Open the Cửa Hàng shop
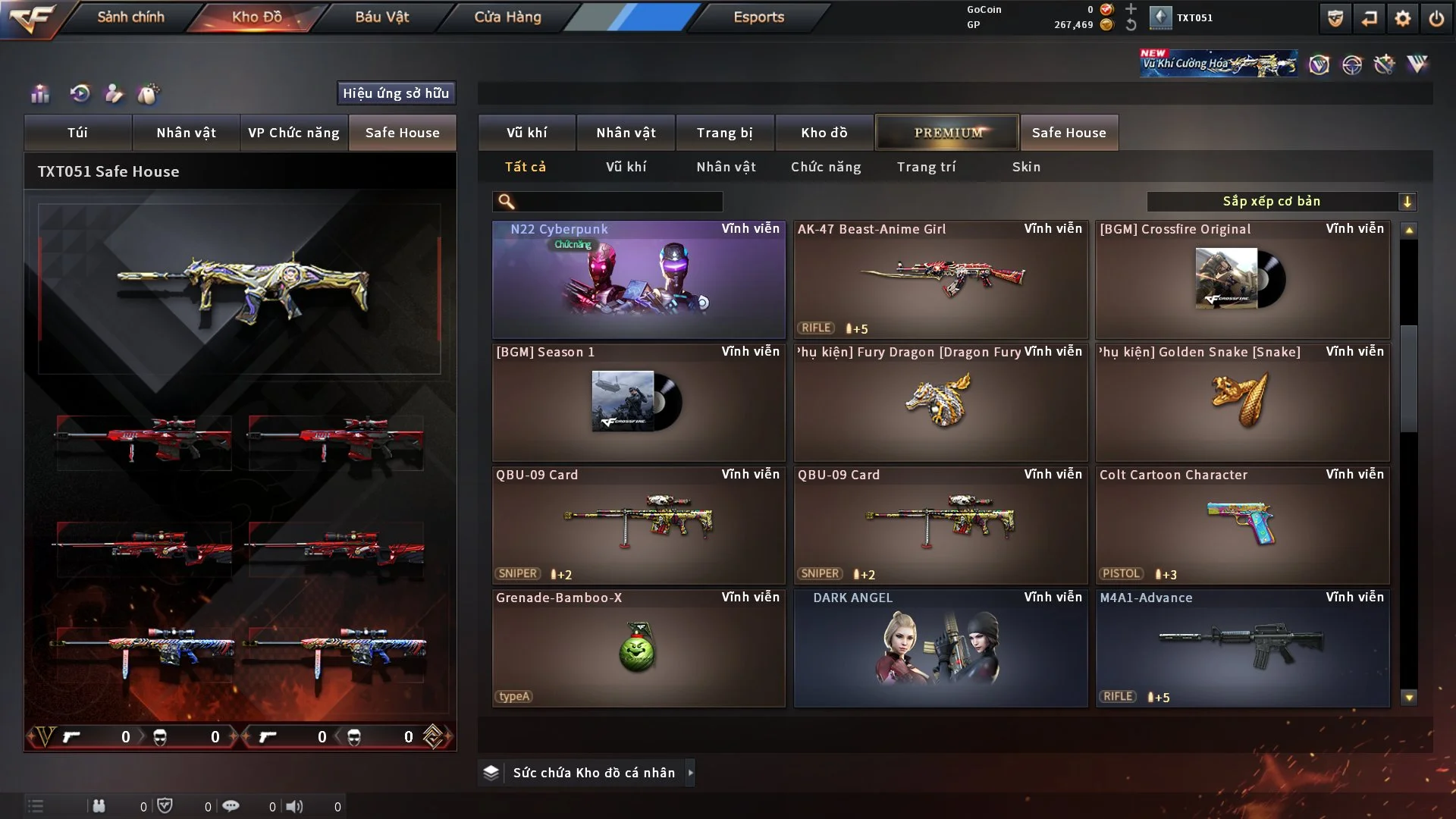 pyautogui.click(x=507, y=17)
